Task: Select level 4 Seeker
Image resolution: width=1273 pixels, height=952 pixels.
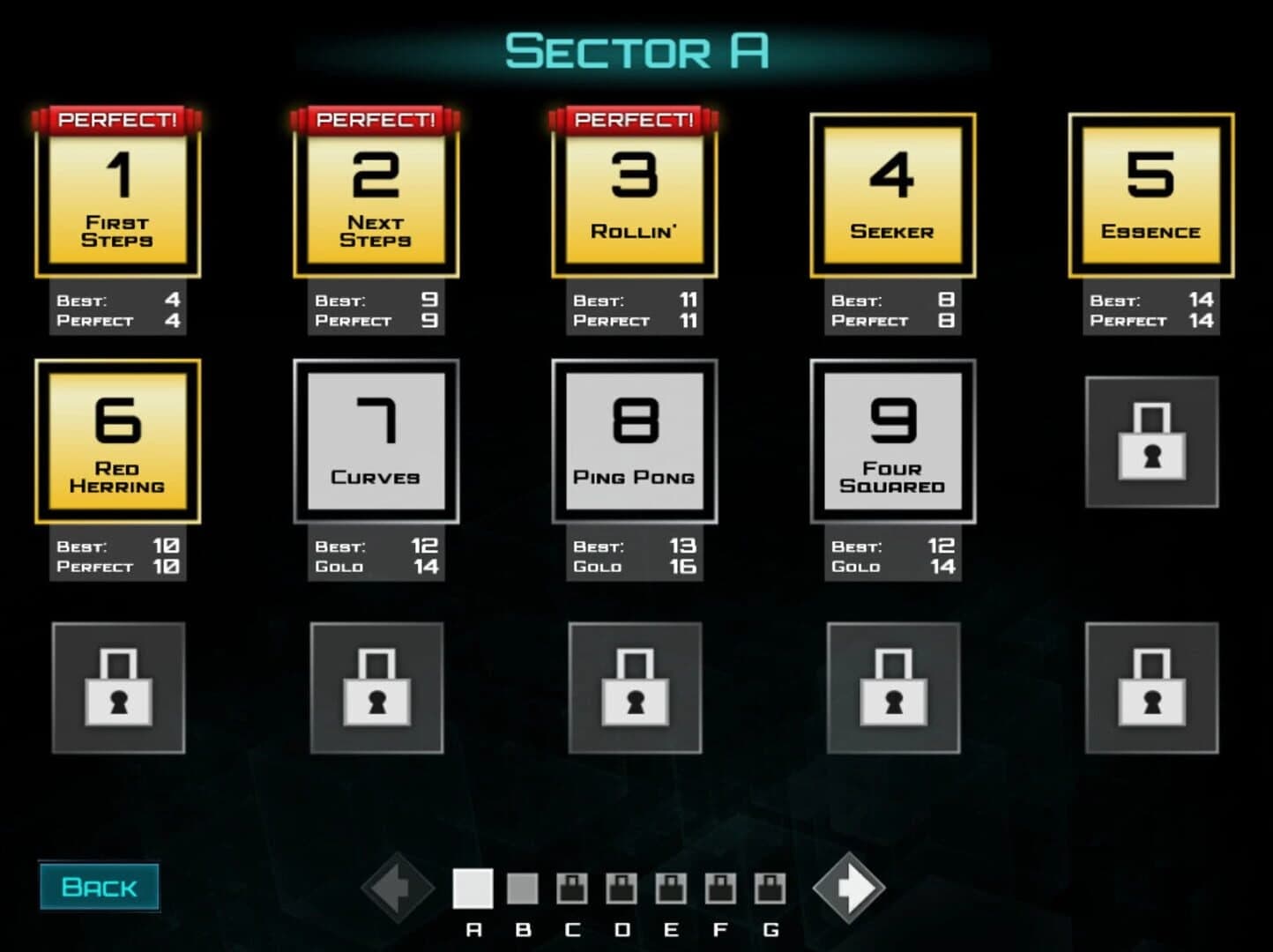Action: tap(891, 196)
